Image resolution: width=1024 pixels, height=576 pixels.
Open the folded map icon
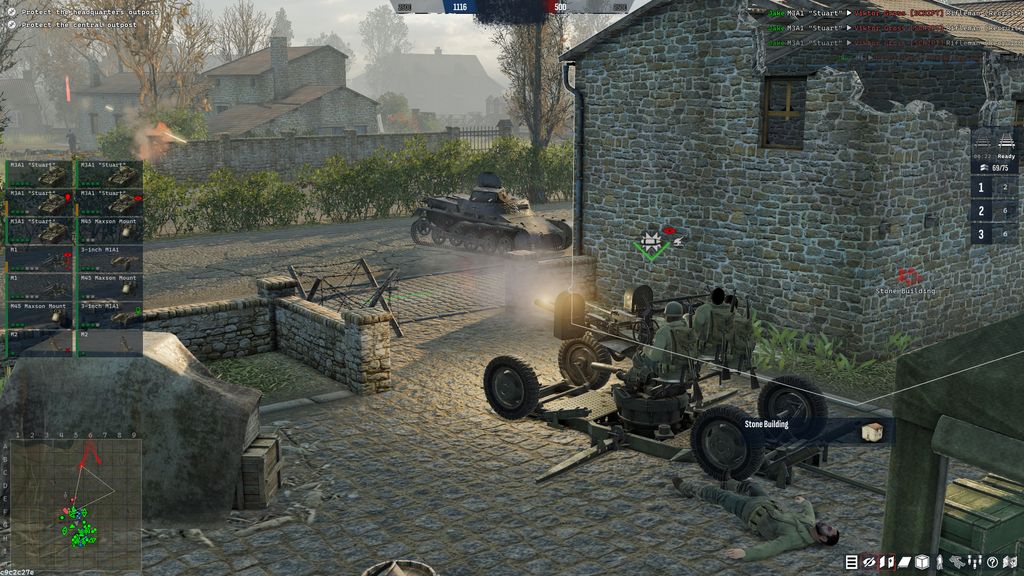1009,562
